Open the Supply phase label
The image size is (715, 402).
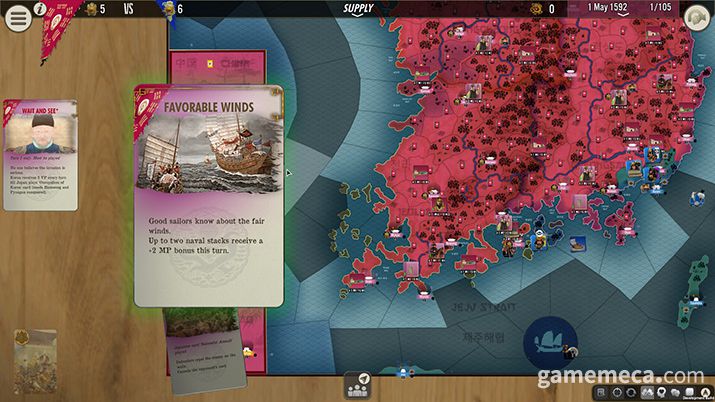click(x=358, y=9)
